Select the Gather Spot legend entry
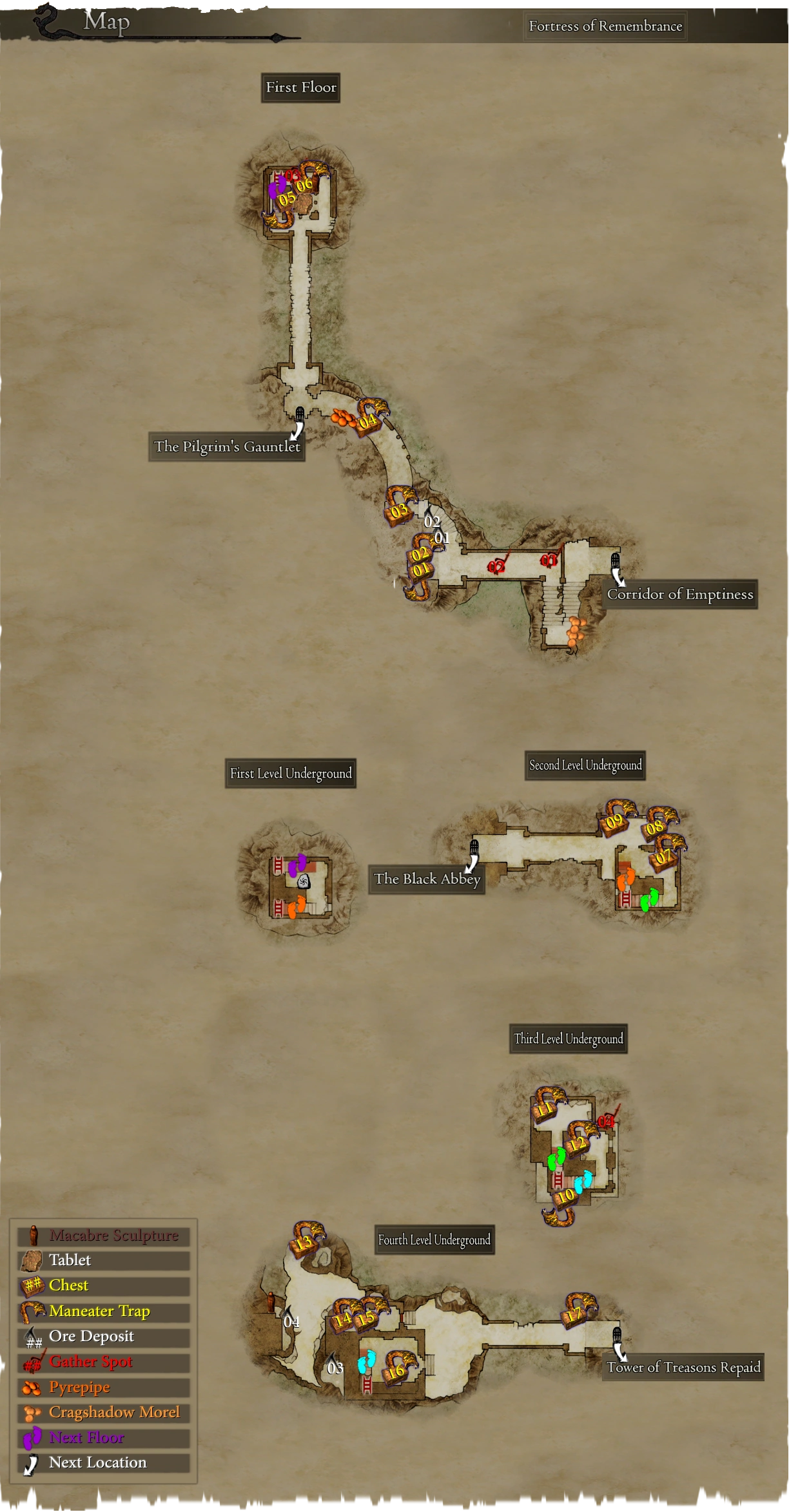Image resolution: width=789 pixels, height=1512 pixels. [91, 1361]
